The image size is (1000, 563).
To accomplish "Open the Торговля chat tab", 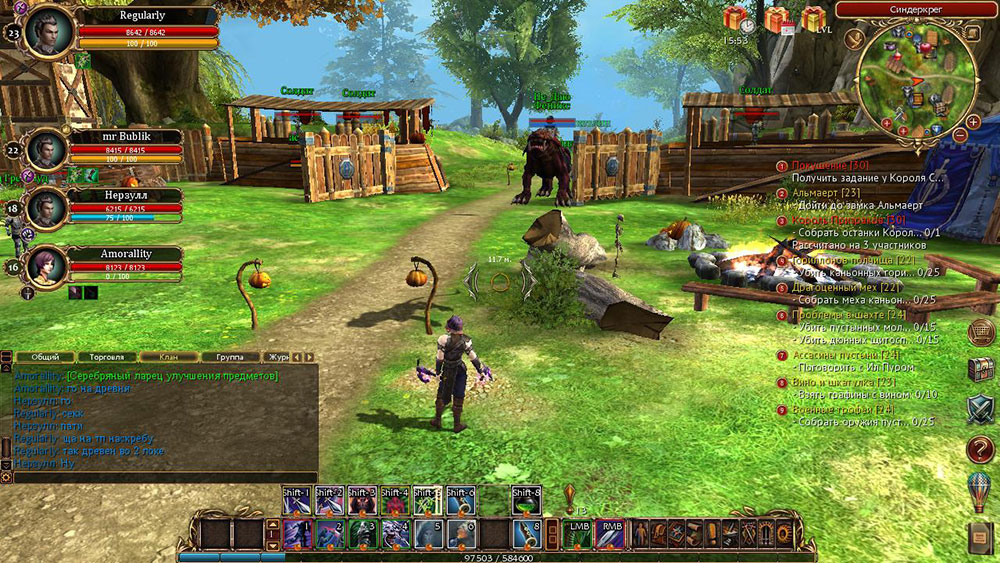I will click(106, 356).
